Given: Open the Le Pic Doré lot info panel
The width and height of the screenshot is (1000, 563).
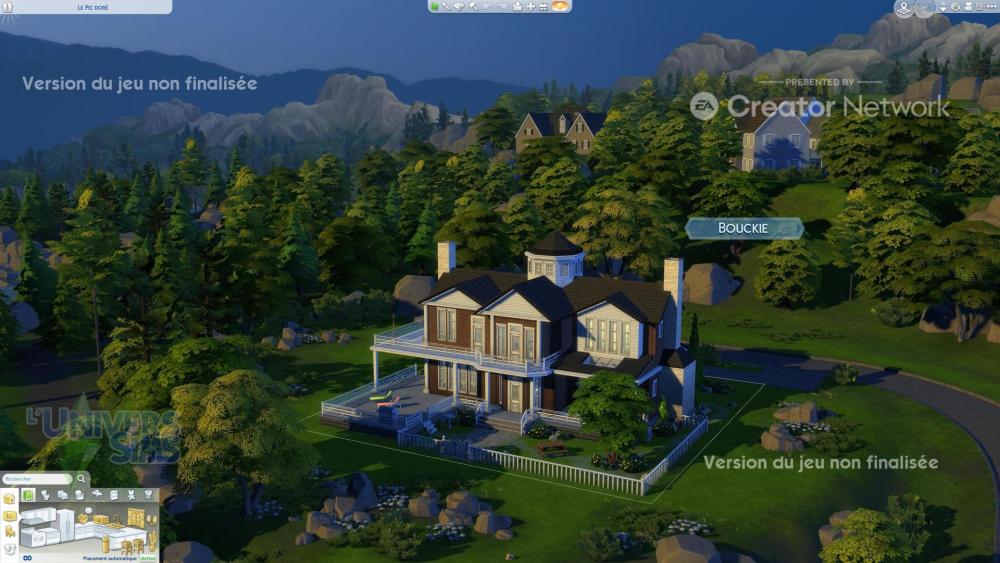Looking at the screenshot, I should 93,7.
